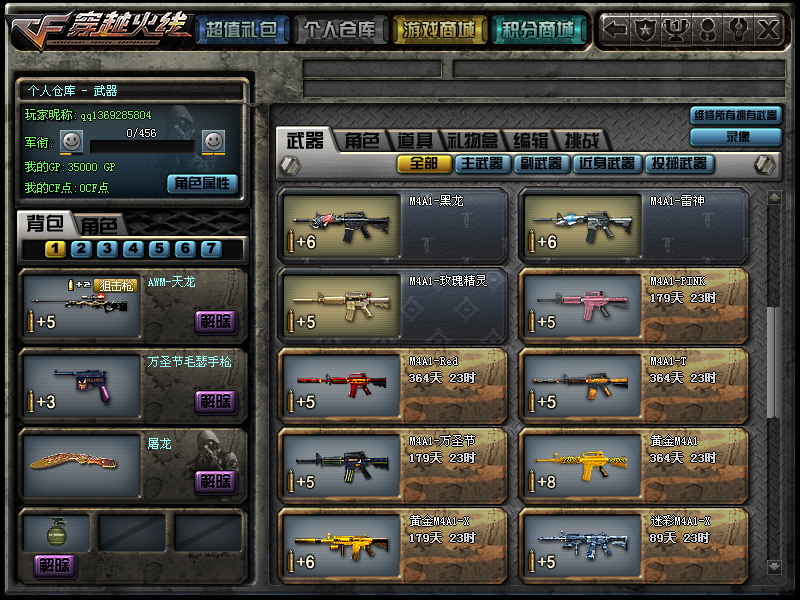Unequip the 万圣节毛瑟手枪 pistol
This screenshot has height=600, width=800.
pos(216,401)
